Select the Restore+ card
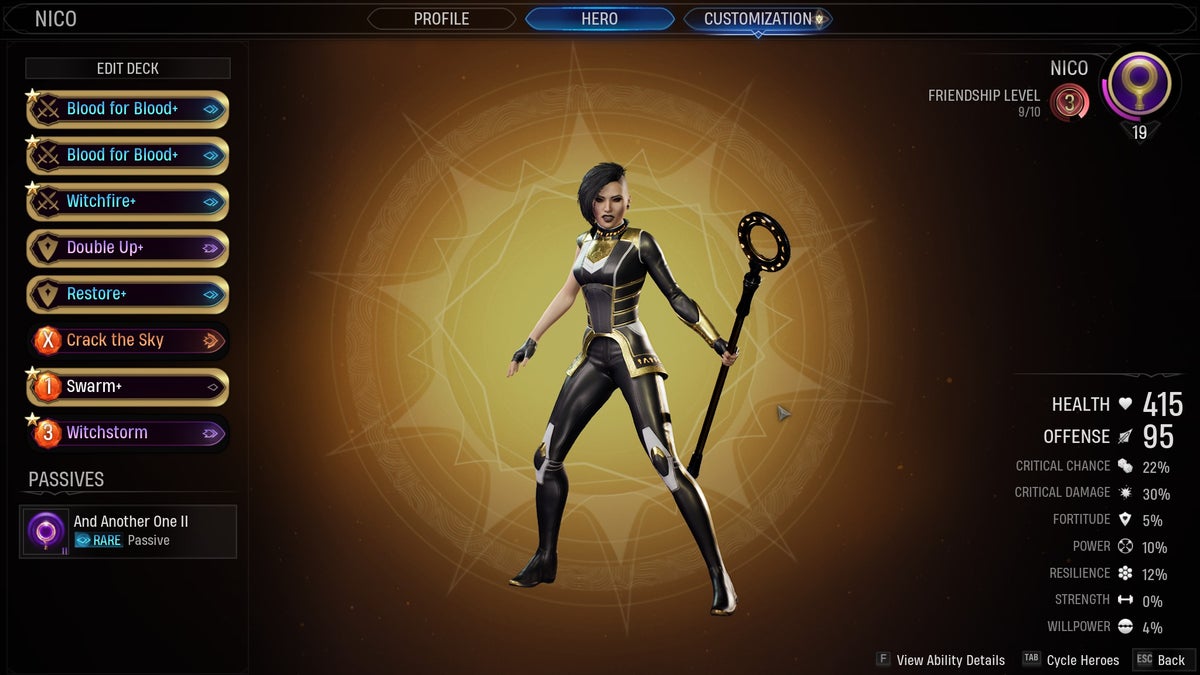Viewport: 1200px width, 675px height. coord(128,294)
